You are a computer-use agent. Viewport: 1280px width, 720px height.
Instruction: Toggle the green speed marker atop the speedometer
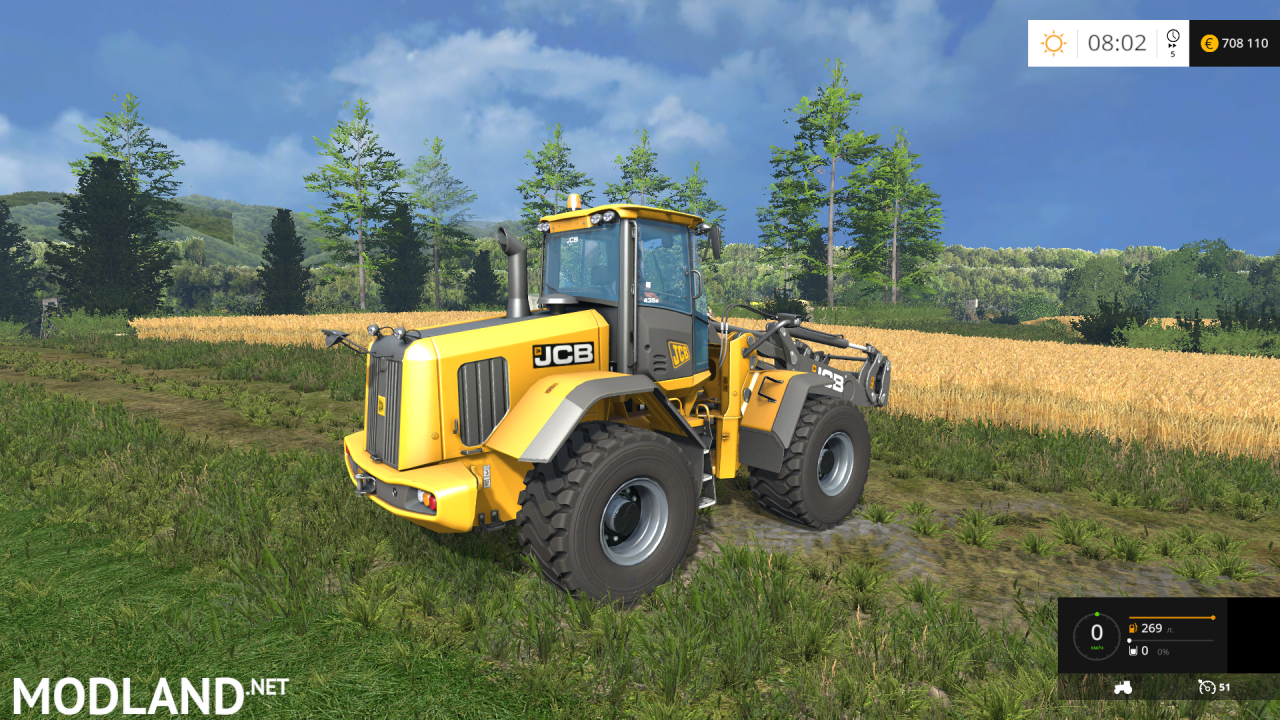click(1097, 613)
